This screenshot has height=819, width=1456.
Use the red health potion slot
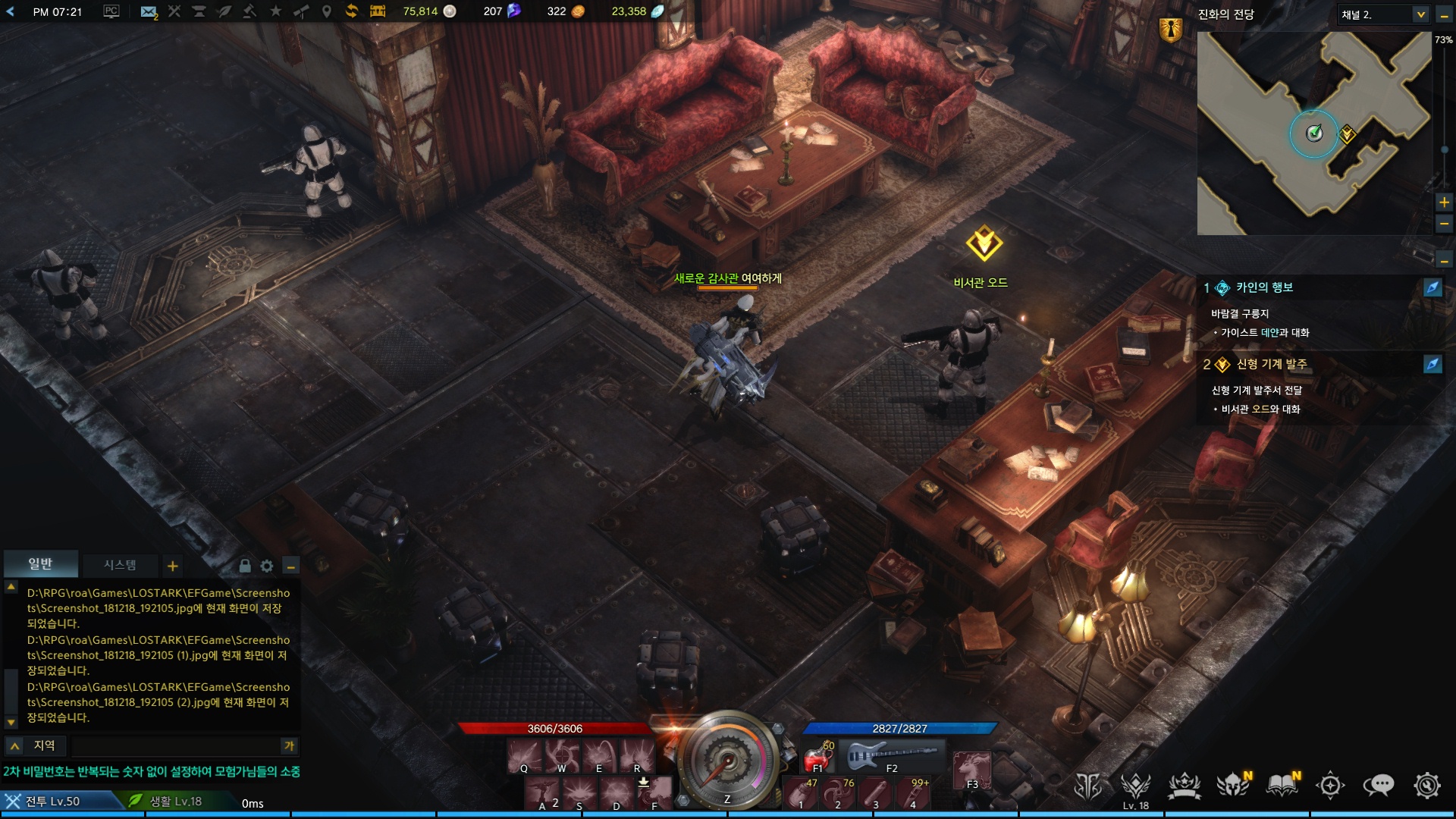pyautogui.click(x=817, y=757)
